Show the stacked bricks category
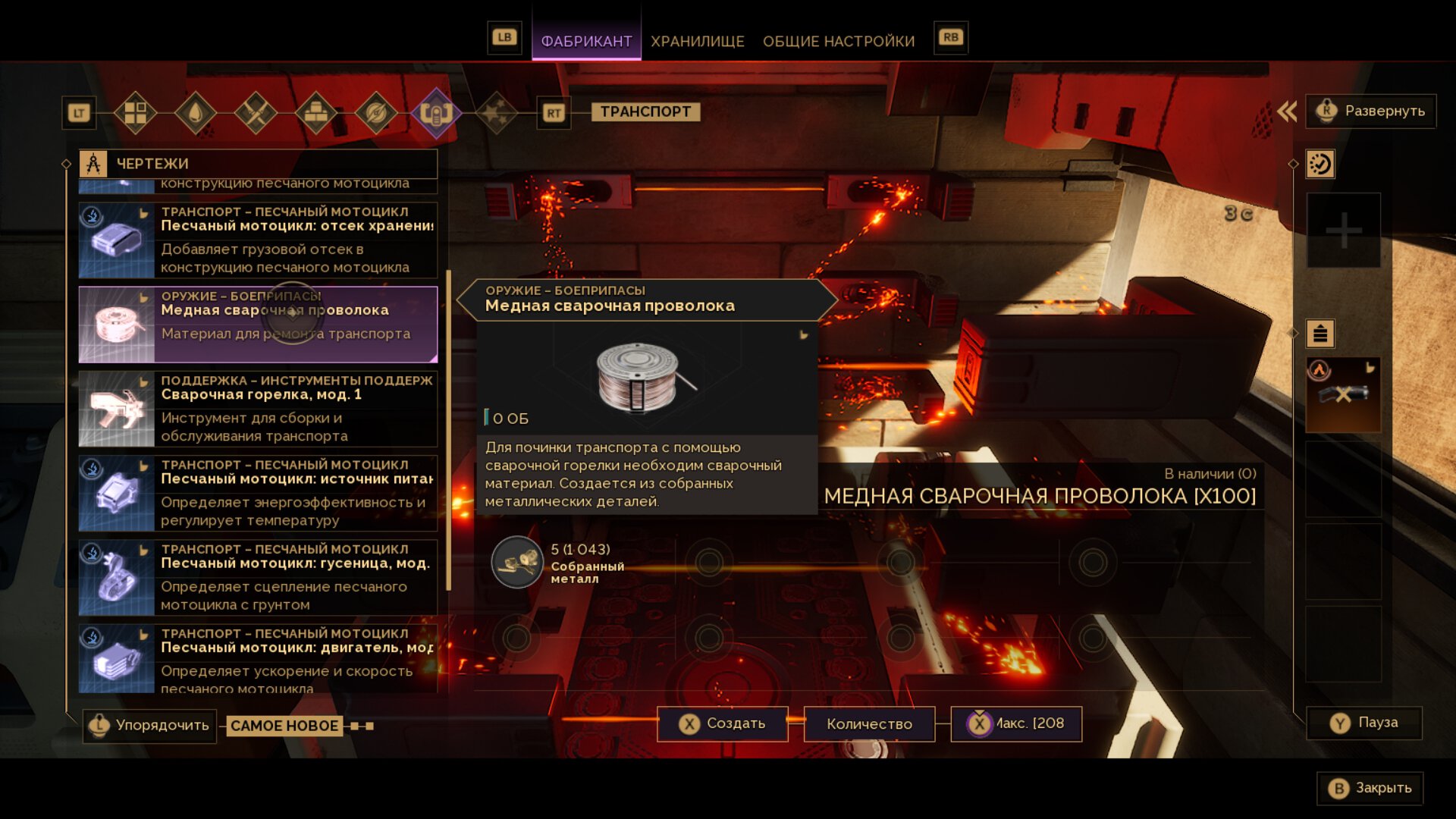1456x819 pixels. [315, 113]
